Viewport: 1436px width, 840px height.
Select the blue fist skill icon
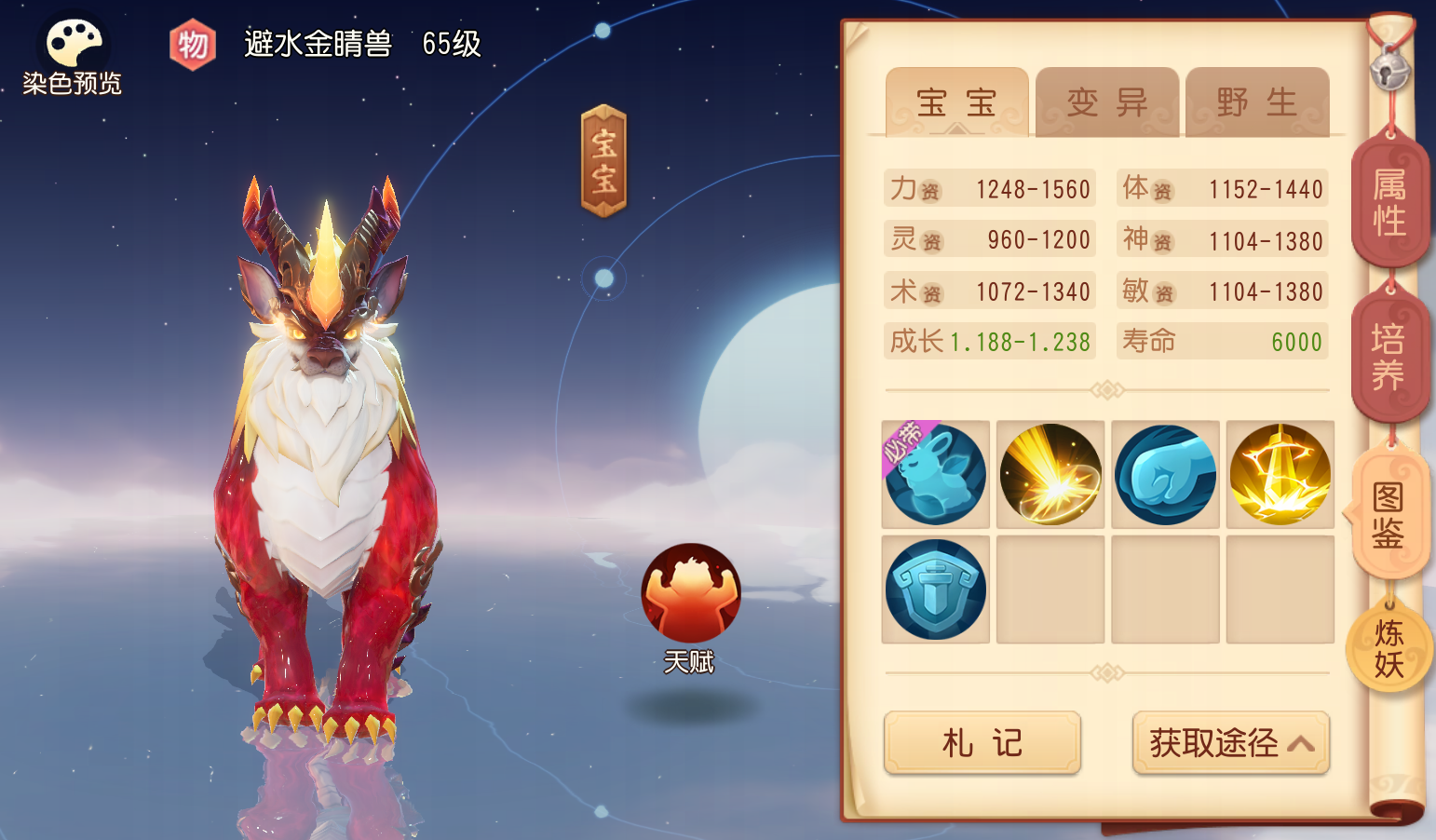pyautogui.click(x=1164, y=473)
